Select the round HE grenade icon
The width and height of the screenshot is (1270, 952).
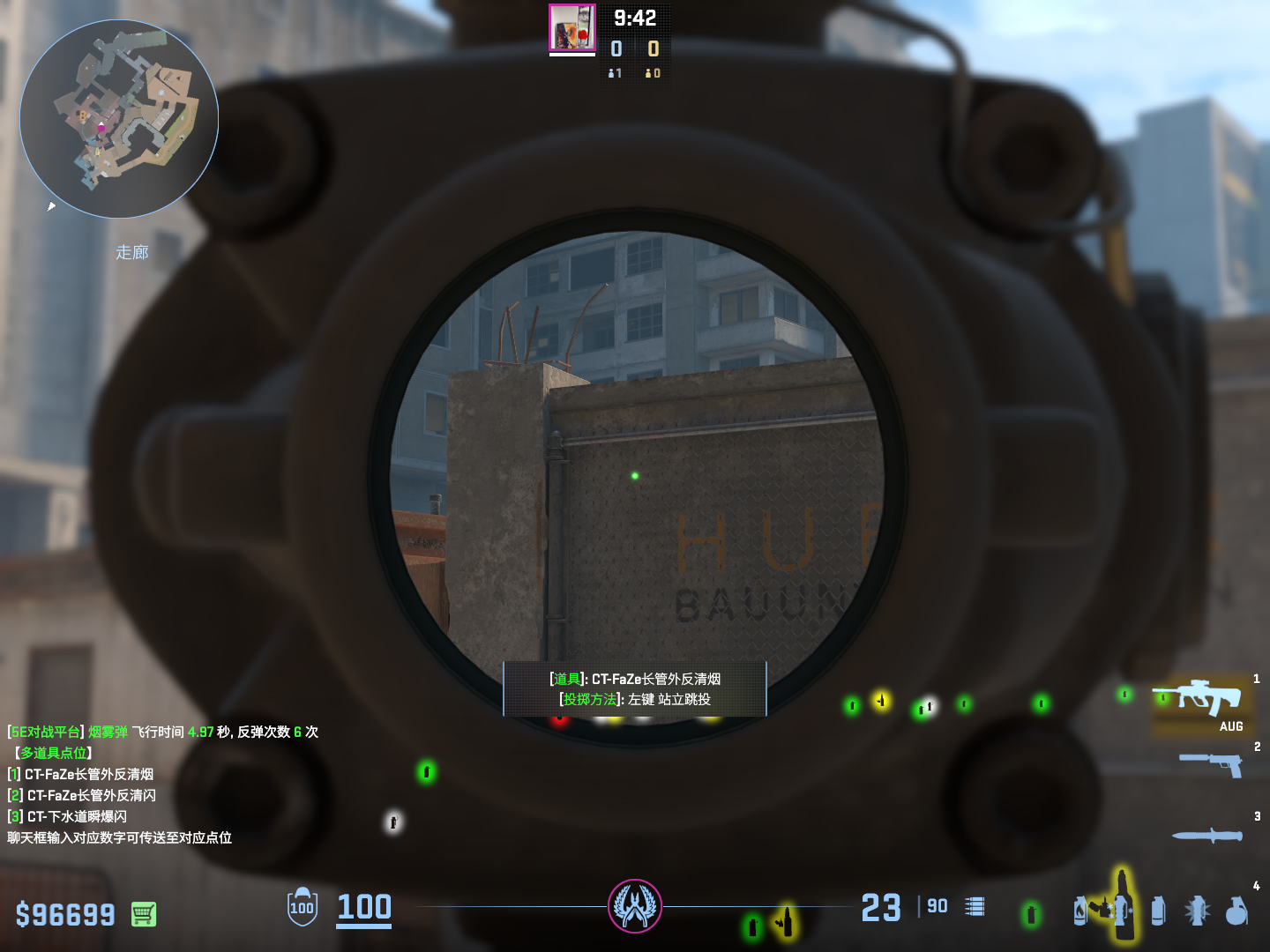pyautogui.click(x=1236, y=911)
